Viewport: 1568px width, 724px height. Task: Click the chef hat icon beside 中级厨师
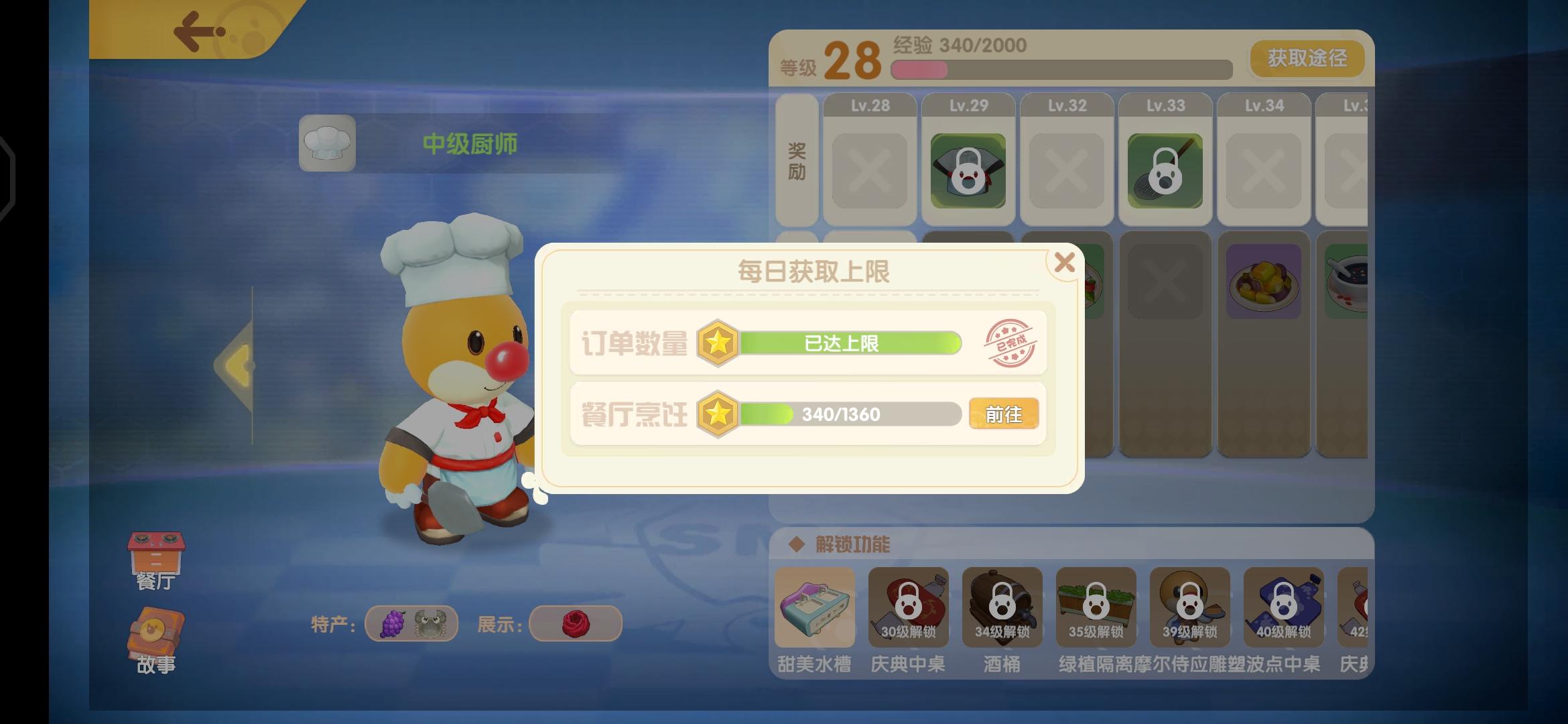[x=327, y=143]
